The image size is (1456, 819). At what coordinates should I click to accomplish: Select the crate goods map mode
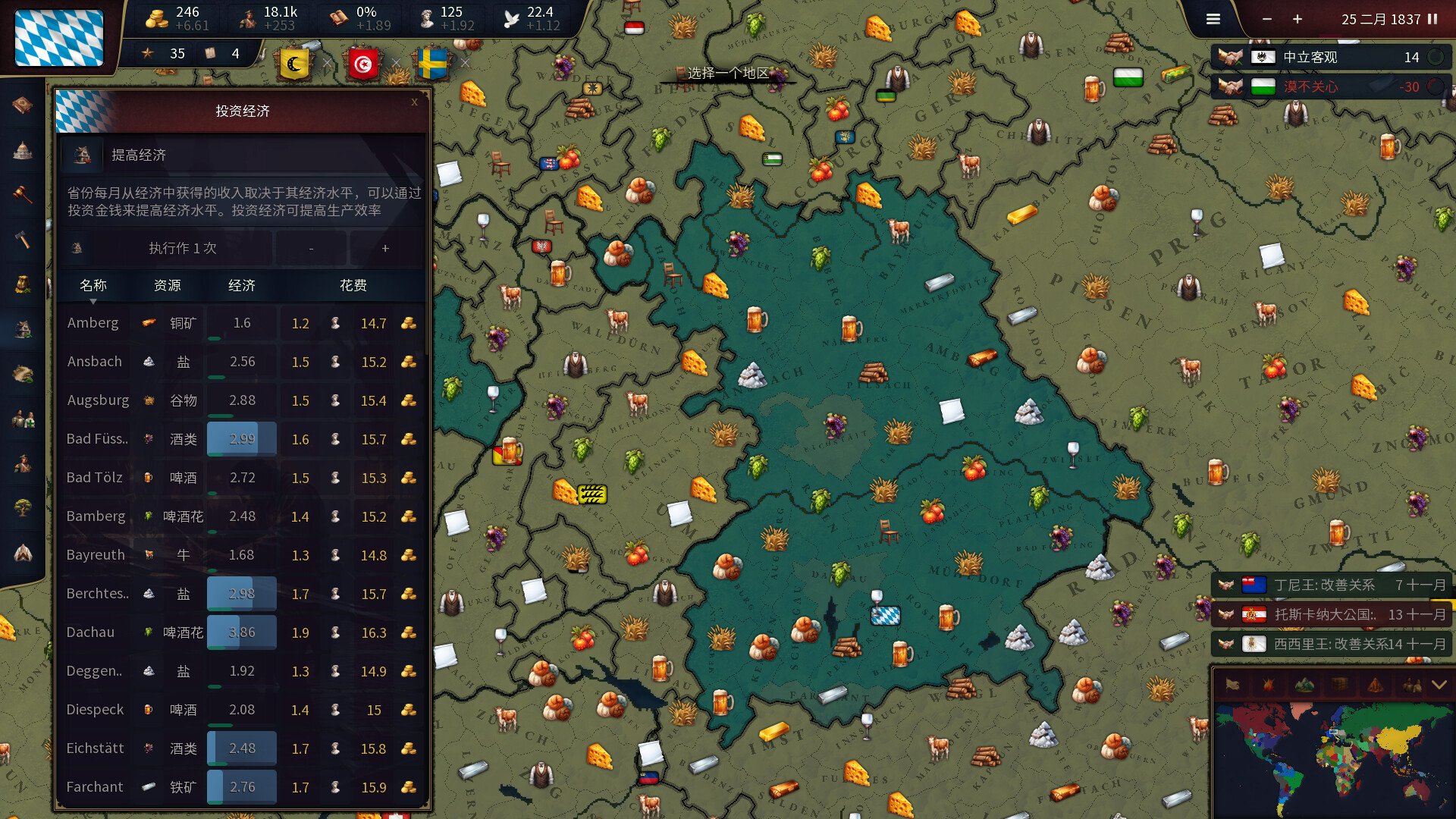(x=1339, y=685)
